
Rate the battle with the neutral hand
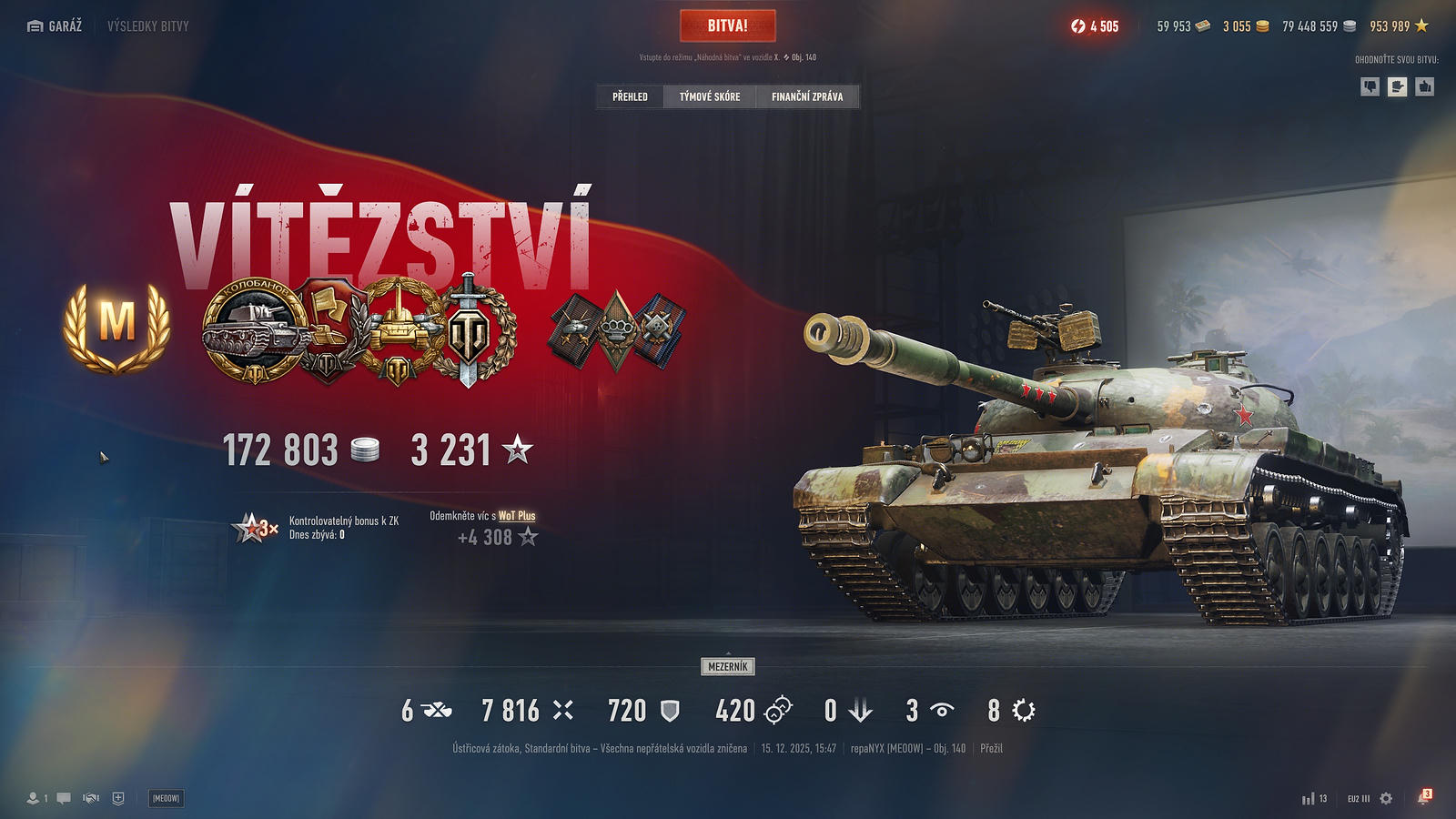(x=1397, y=86)
